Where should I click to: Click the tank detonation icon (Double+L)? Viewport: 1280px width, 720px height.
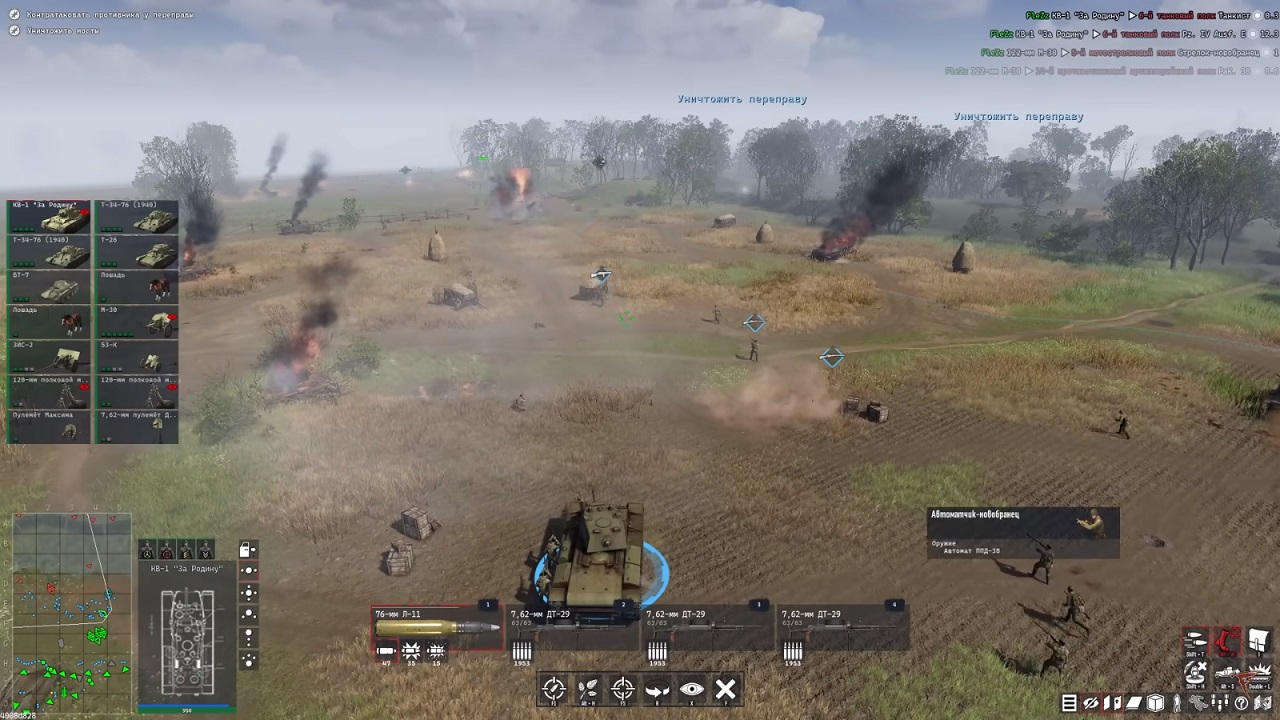coord(1260,674)
